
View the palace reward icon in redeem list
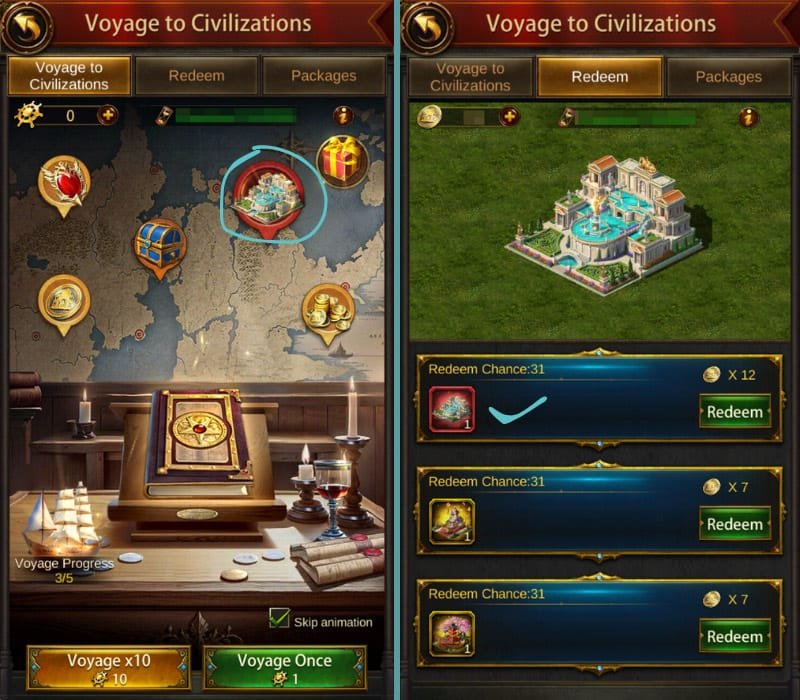coord(452,409)
